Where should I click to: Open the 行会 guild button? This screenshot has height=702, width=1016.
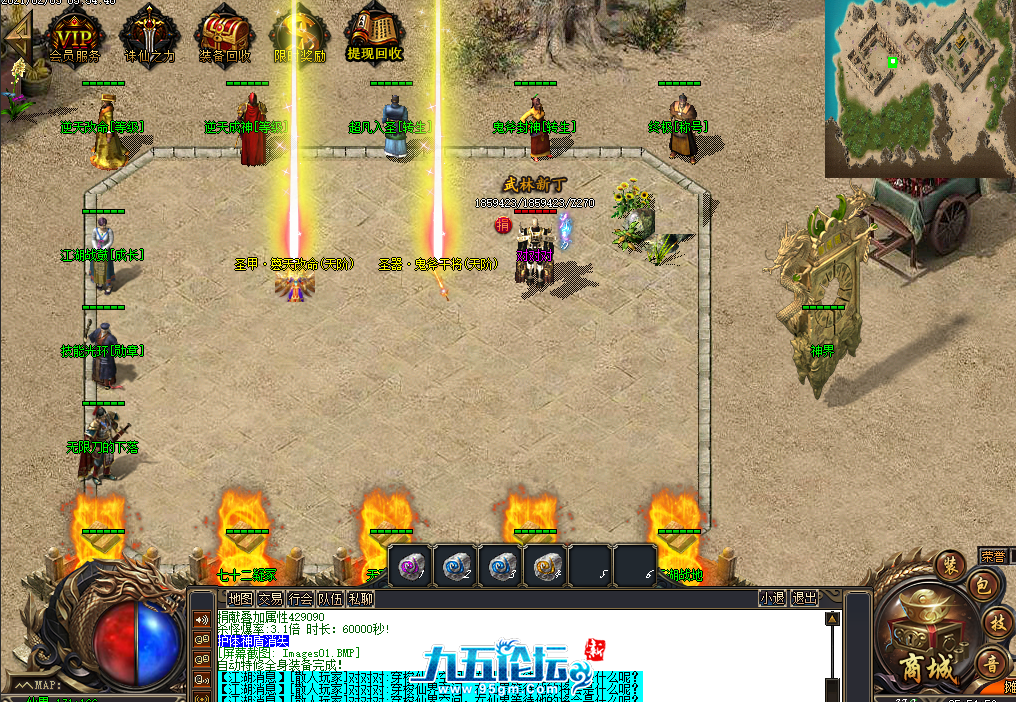300,598
